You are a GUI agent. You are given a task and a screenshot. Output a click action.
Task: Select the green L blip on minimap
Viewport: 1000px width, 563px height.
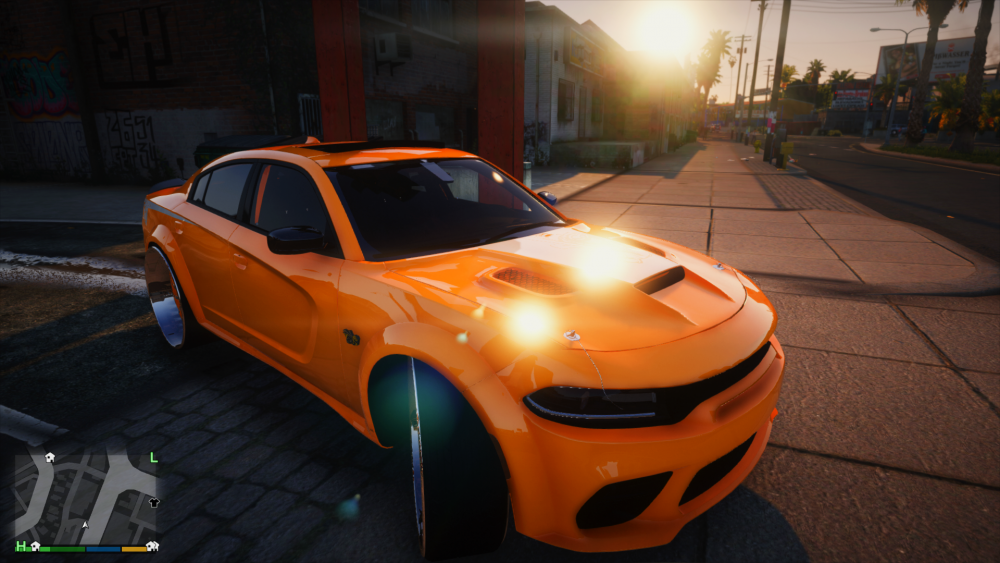[x=153, y=458]
